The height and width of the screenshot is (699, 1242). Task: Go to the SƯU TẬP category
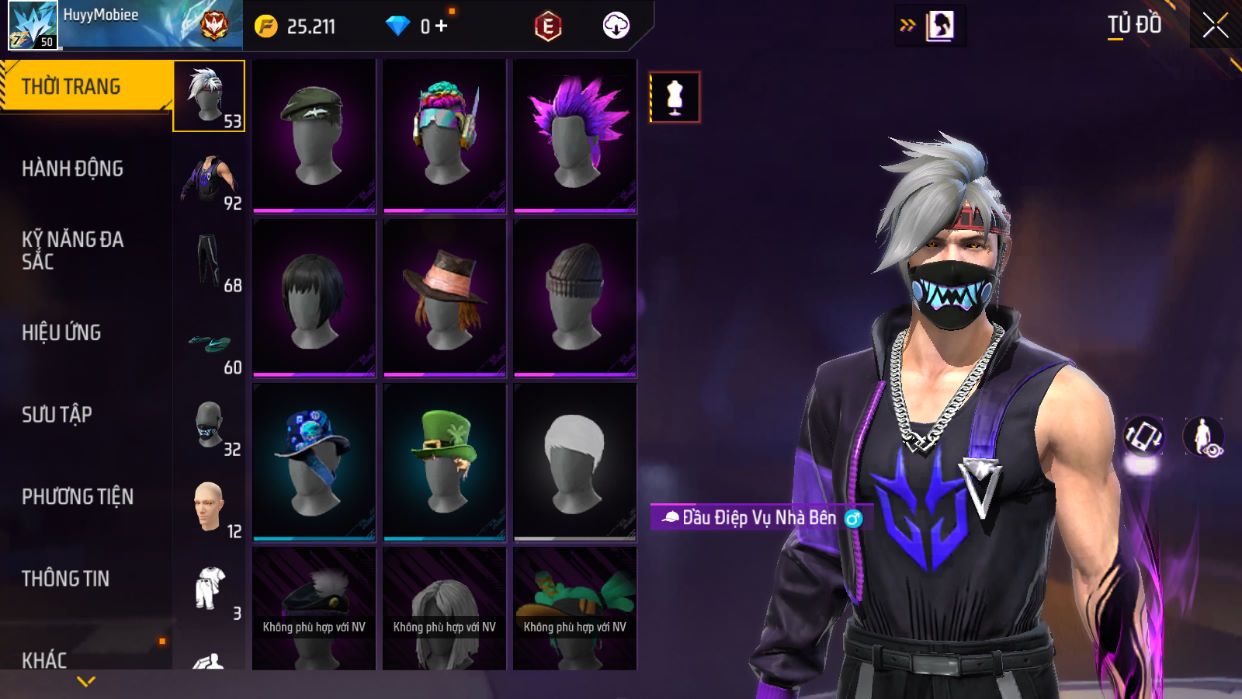(57, 415)
